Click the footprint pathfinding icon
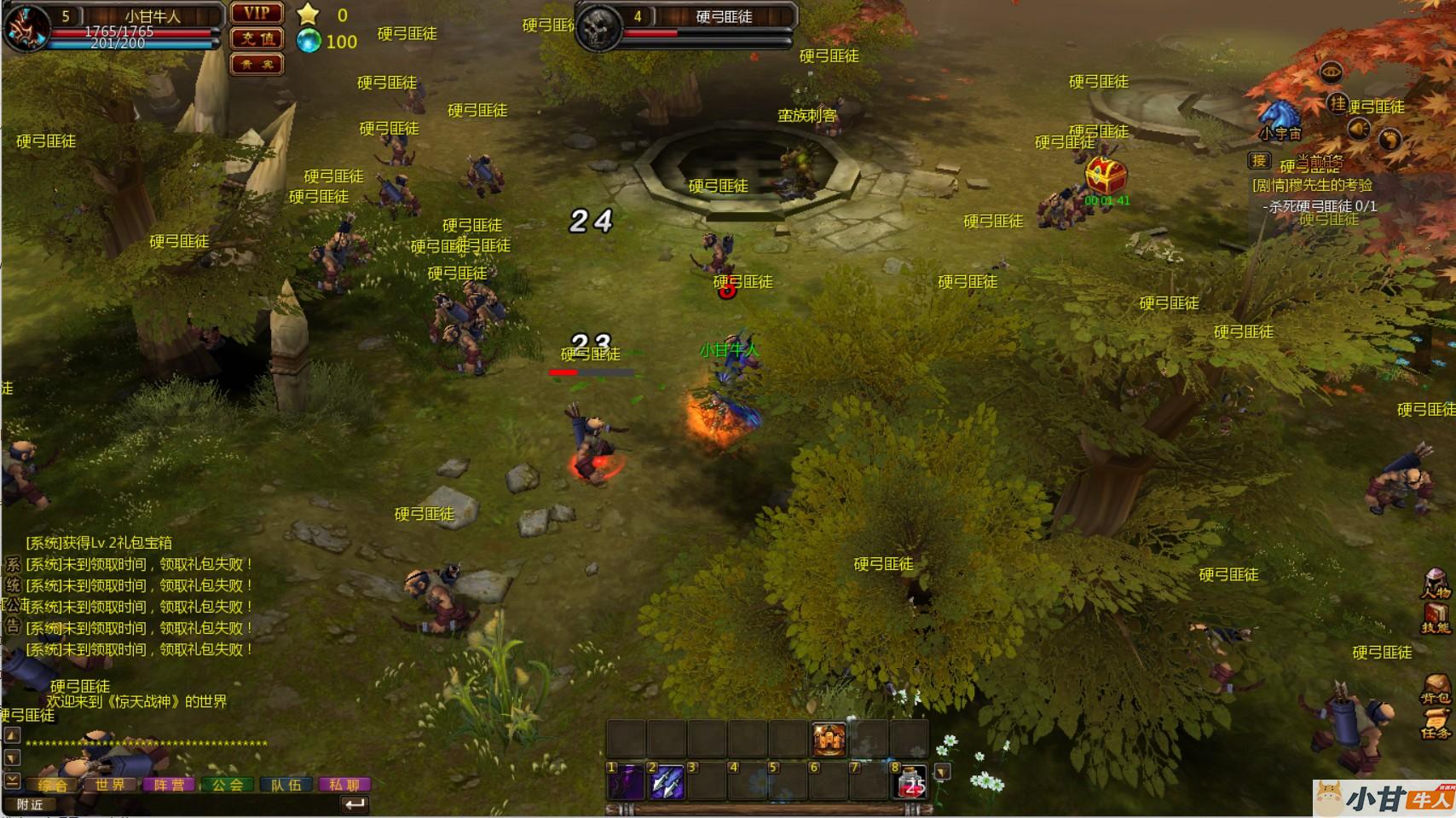This screenshot has width=1456, height=818. [x=1390, y=139]
